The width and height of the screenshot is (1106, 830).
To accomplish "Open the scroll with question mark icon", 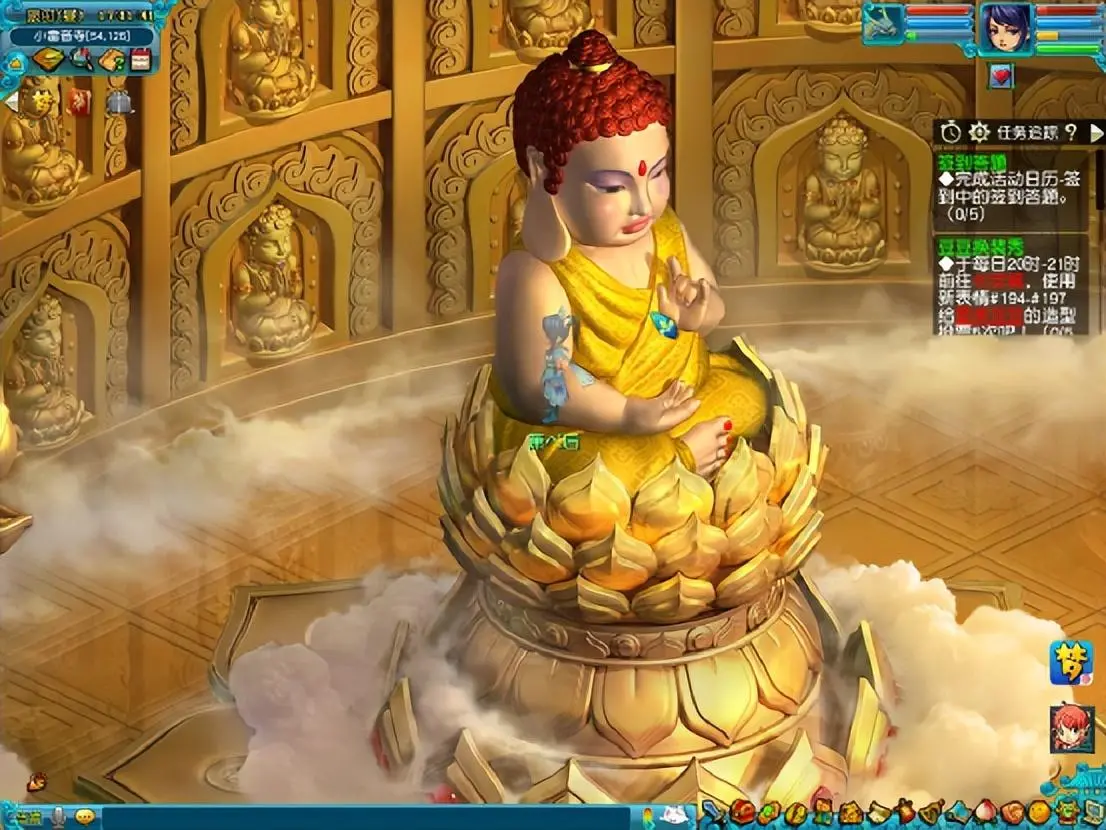I will point(111,60).
